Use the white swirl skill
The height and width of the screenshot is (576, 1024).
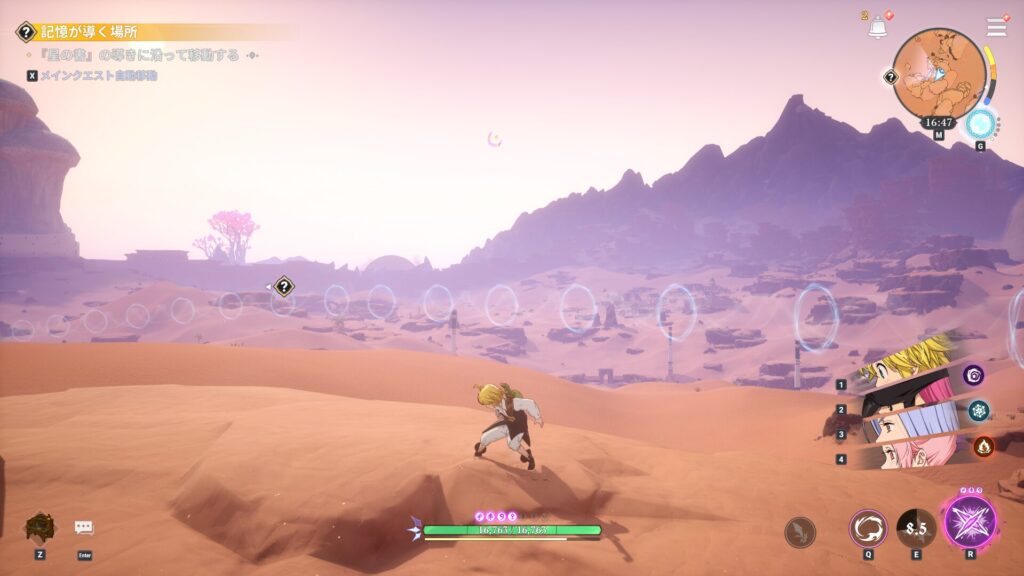point(867,527)
